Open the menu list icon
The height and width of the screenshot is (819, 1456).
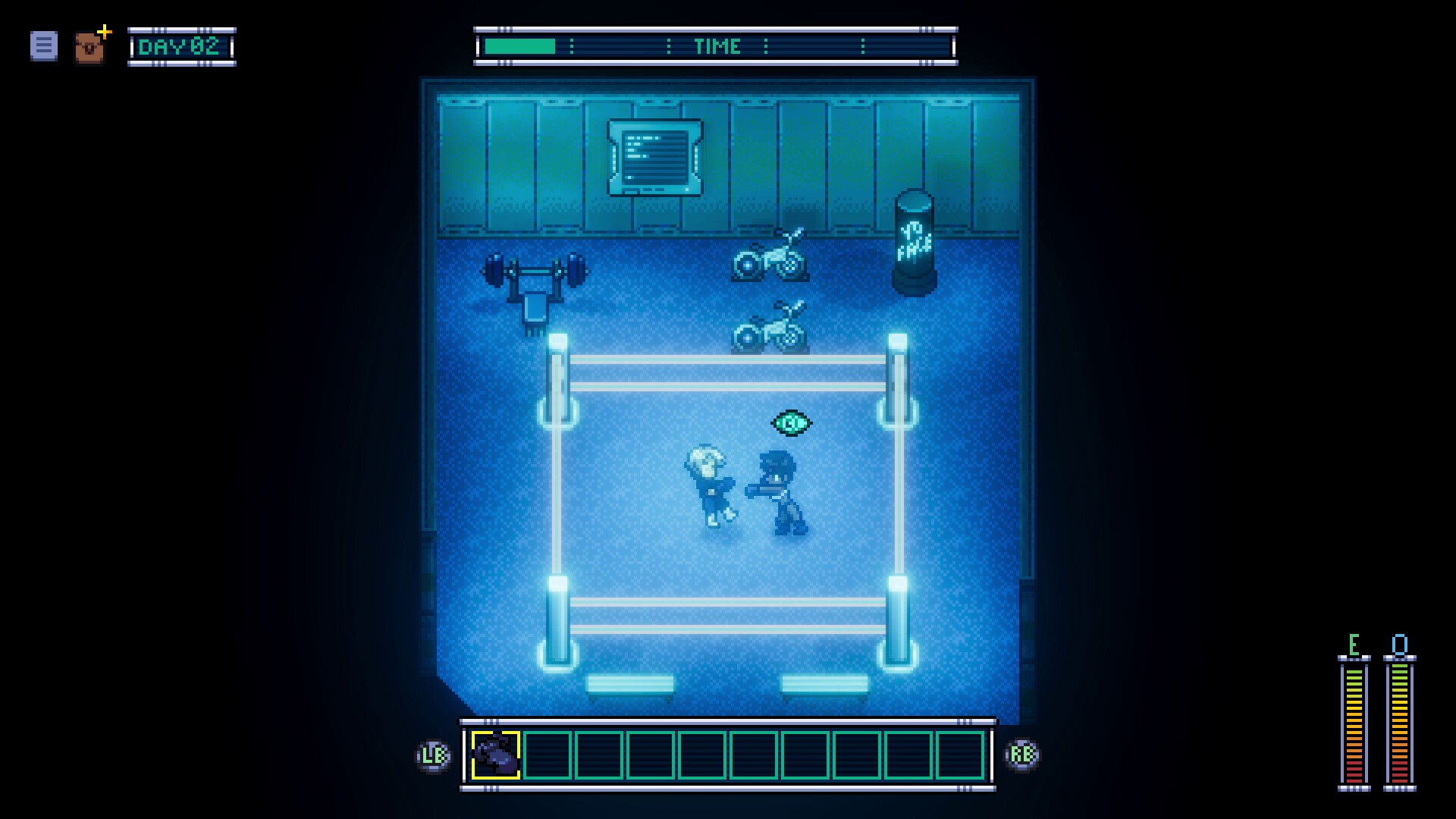click(x=44, y=46)
